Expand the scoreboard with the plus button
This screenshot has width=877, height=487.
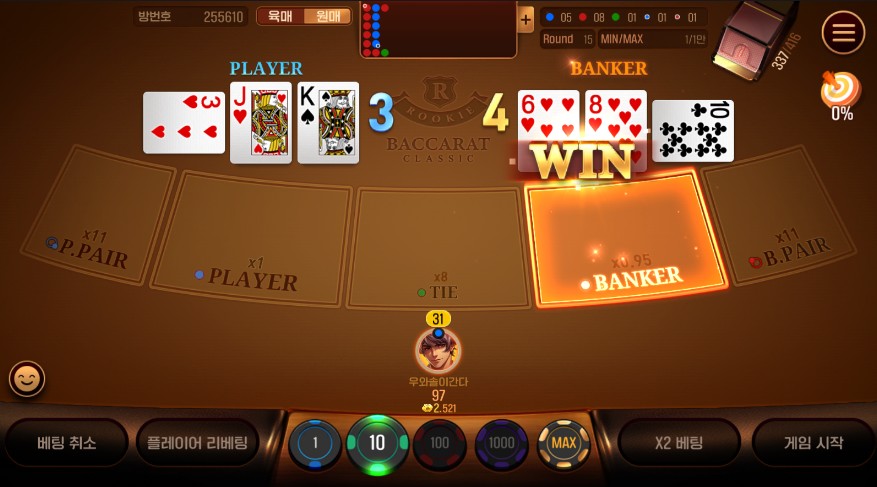[526, 19]
